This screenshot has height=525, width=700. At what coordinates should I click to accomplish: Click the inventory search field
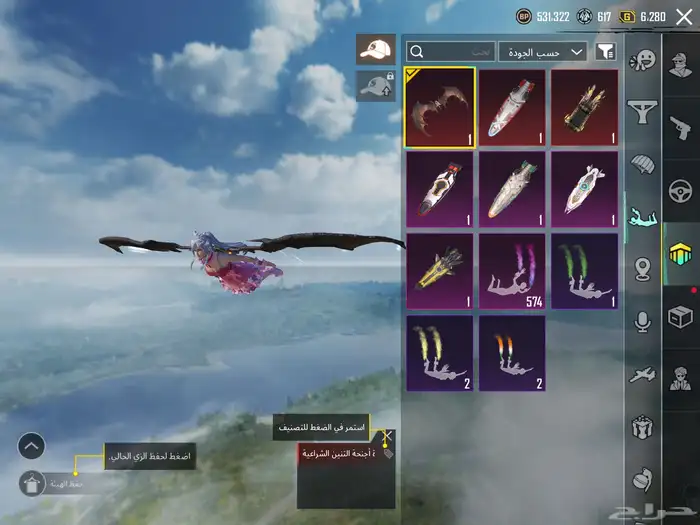451,51
